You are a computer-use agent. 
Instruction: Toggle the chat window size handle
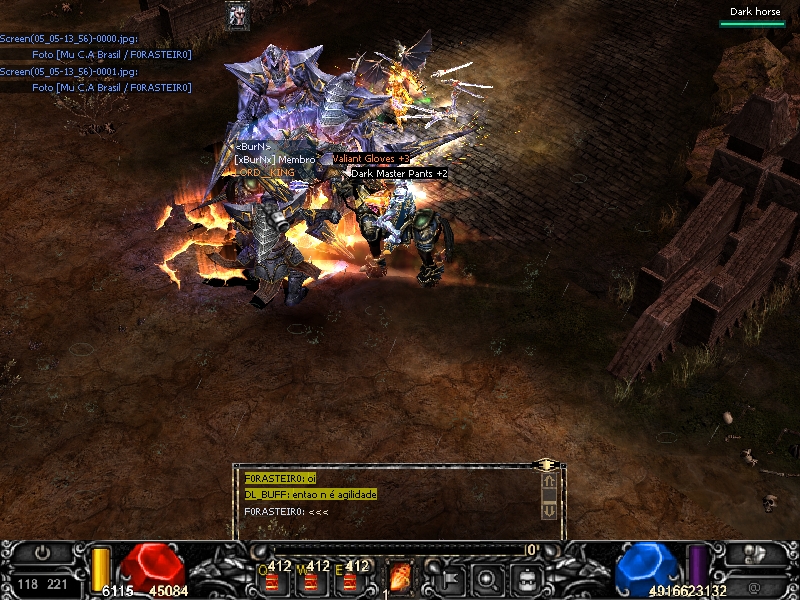point(546,465)
